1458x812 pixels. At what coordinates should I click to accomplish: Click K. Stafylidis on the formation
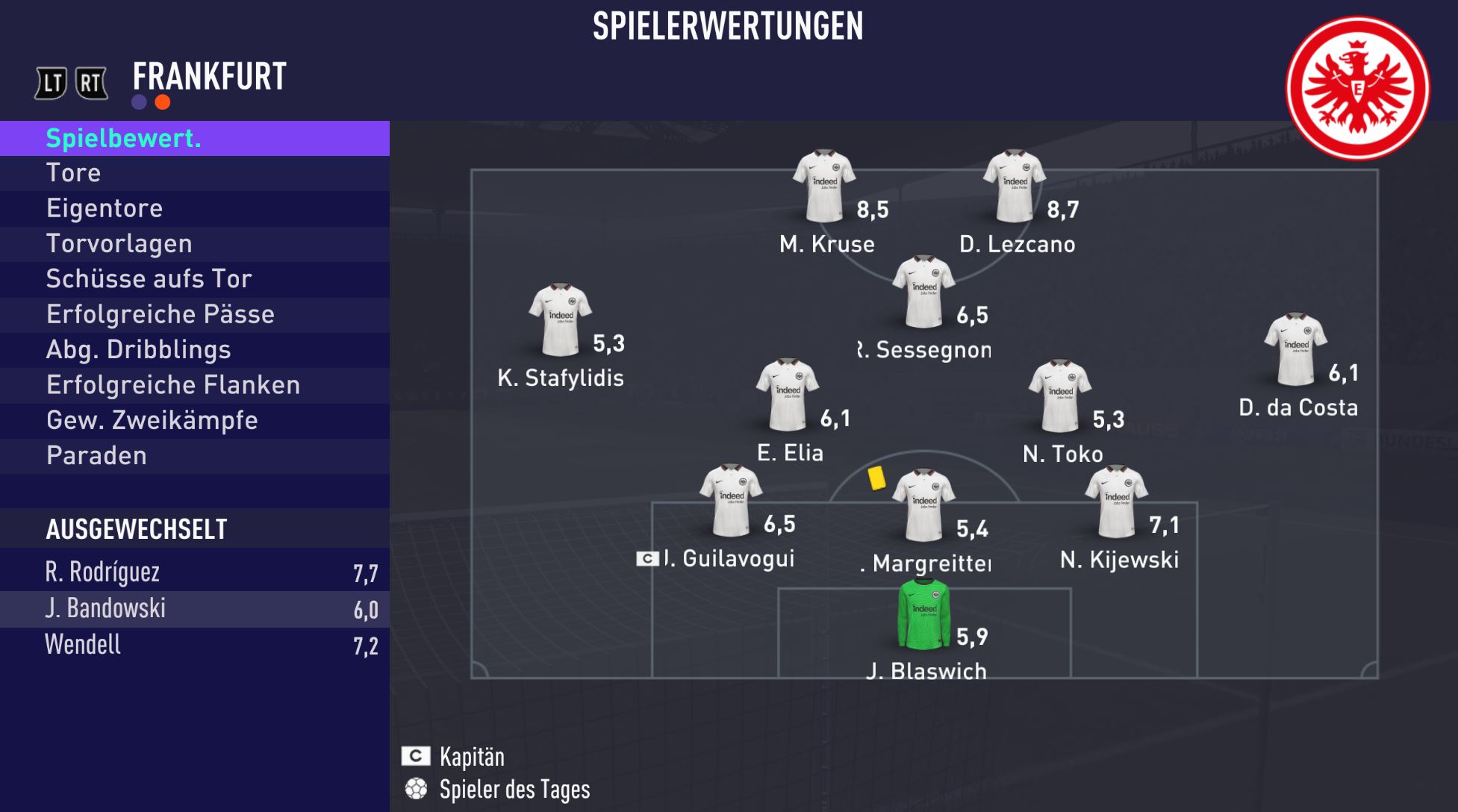[560, 320]
